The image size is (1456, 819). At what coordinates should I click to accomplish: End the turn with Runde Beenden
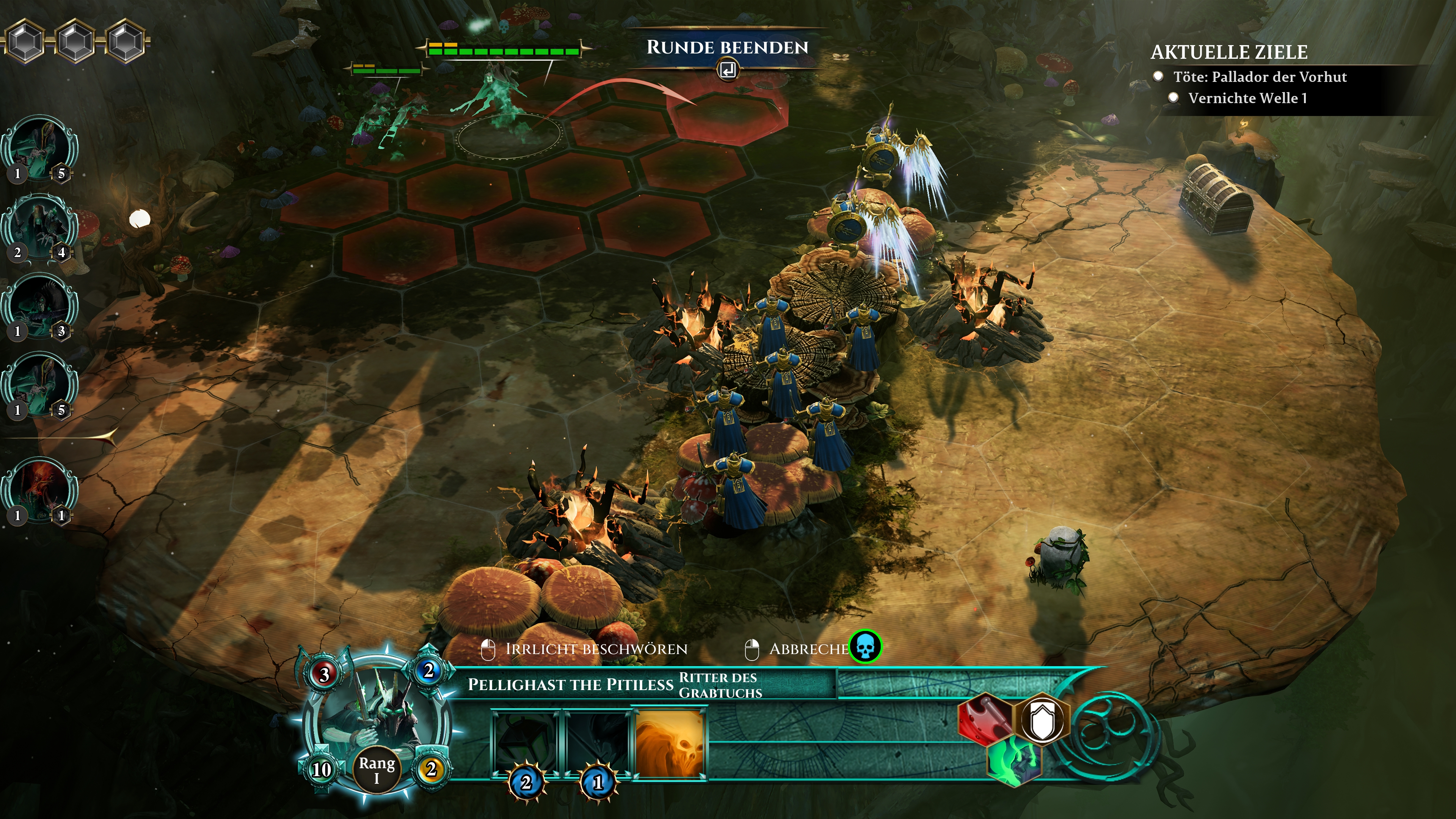[x=727, y=48]
